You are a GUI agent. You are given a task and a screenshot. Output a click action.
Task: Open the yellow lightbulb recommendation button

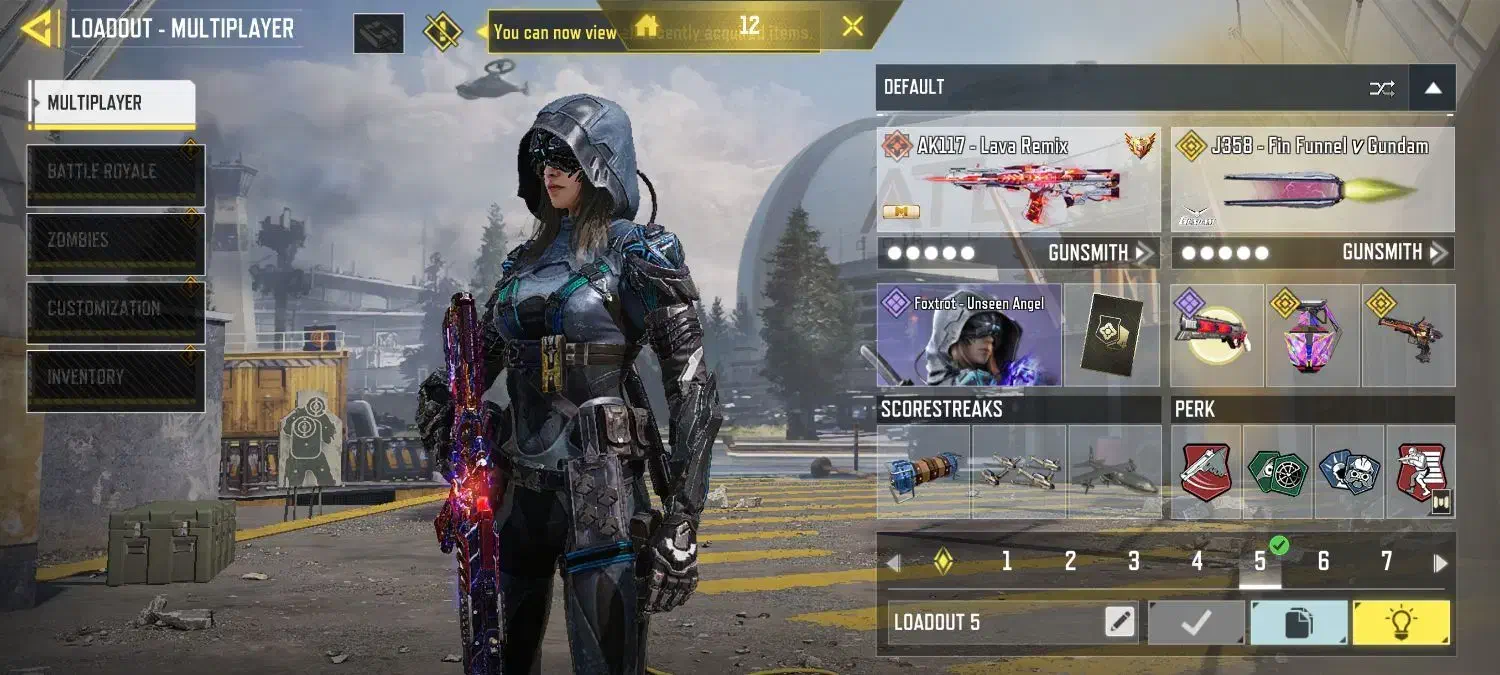point(1400,623)
